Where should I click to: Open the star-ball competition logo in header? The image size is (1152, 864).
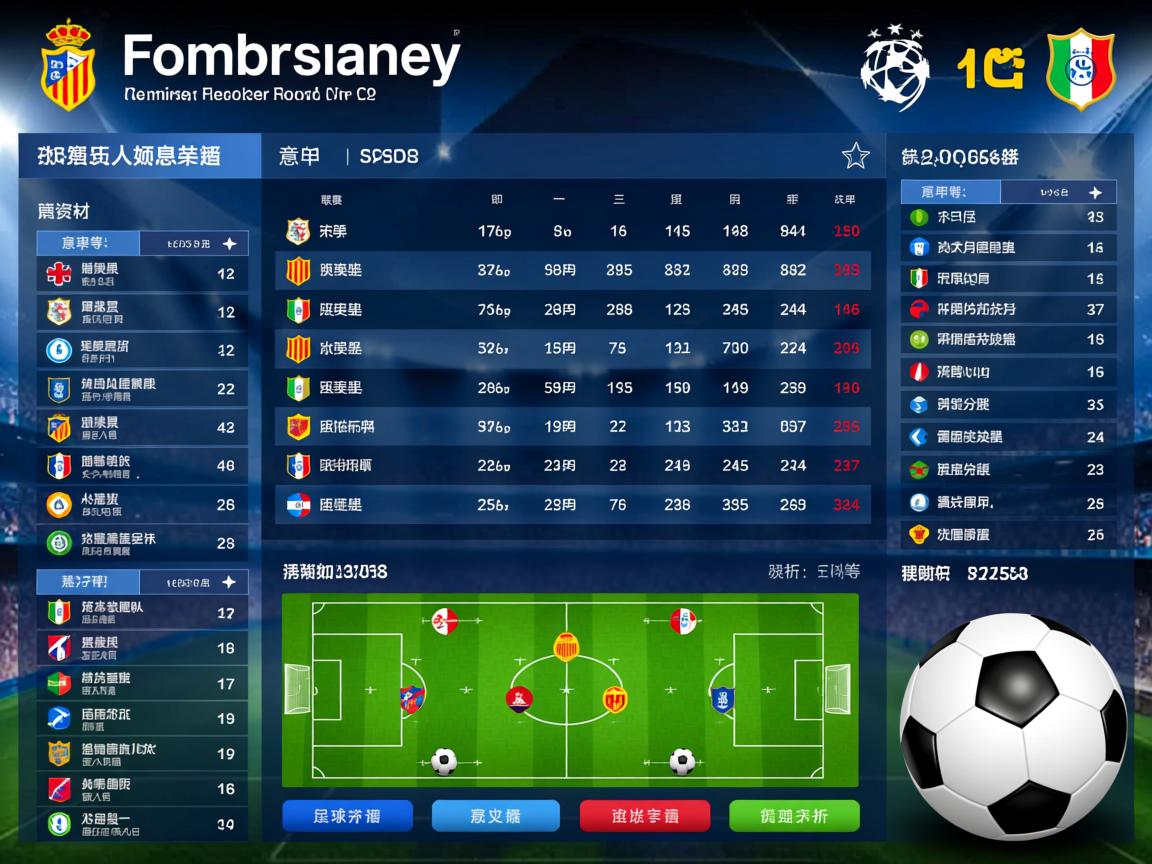coord(895,68)
